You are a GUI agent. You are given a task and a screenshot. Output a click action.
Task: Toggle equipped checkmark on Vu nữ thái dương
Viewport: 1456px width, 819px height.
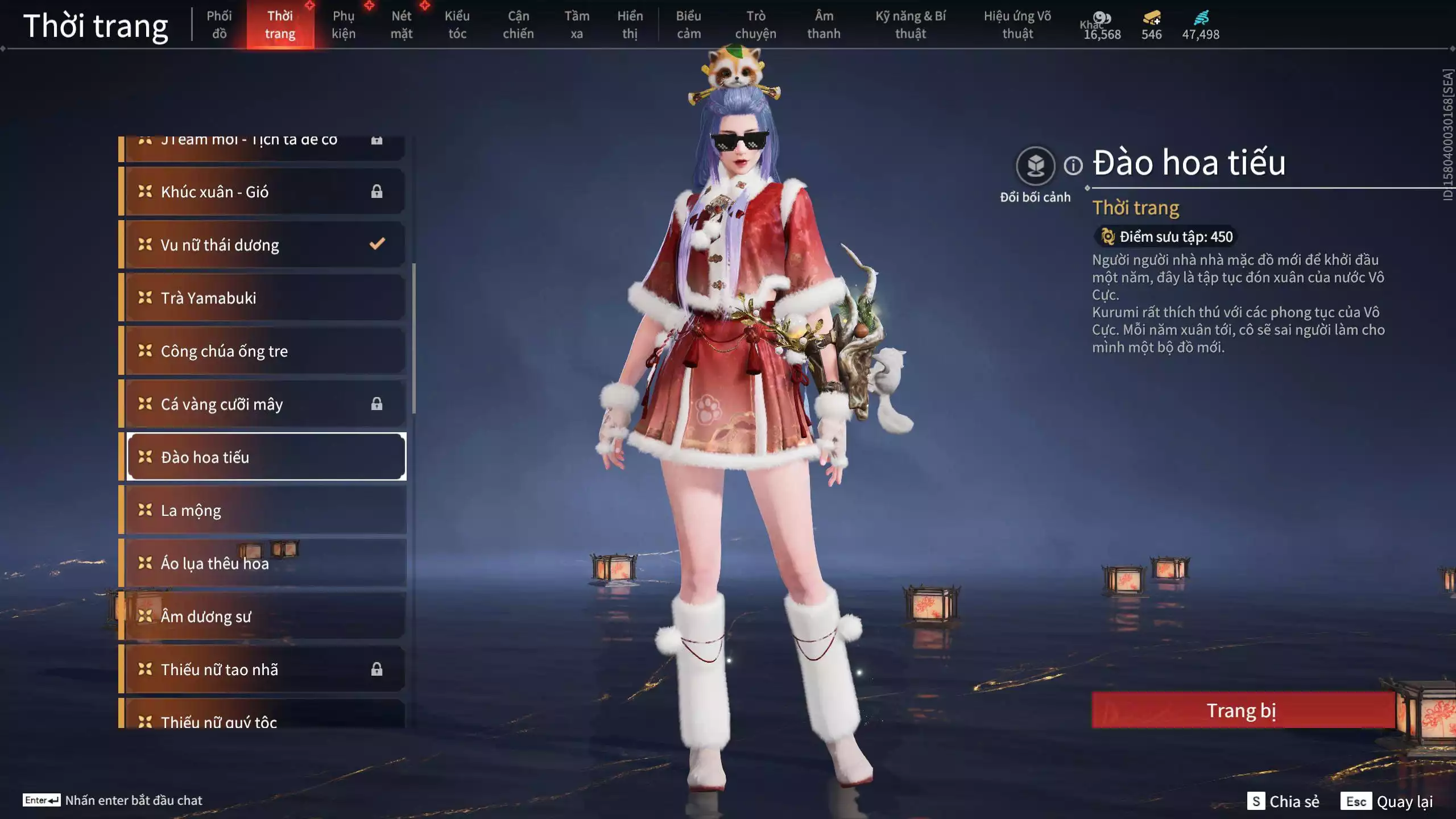tap(376, 244)
